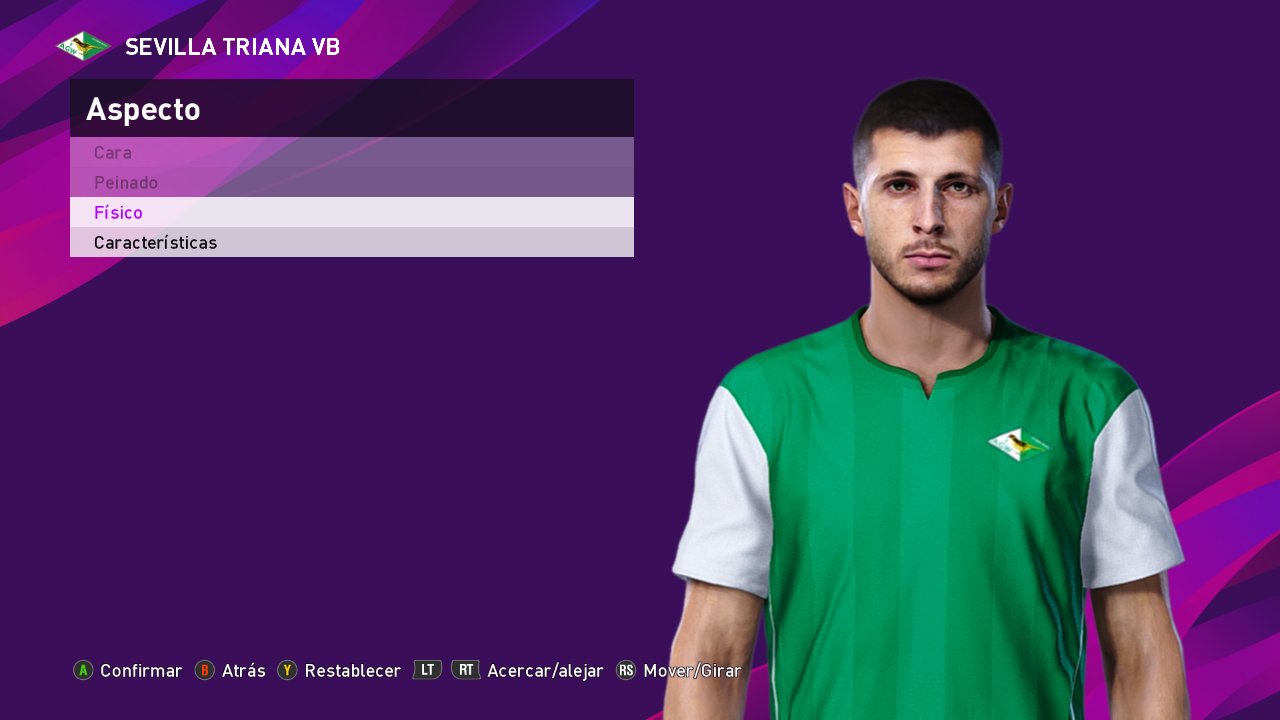Click the RS stick icon for Mover/Girar
Viewport: 1280px width, 720px height.
(x=625, y=671)
